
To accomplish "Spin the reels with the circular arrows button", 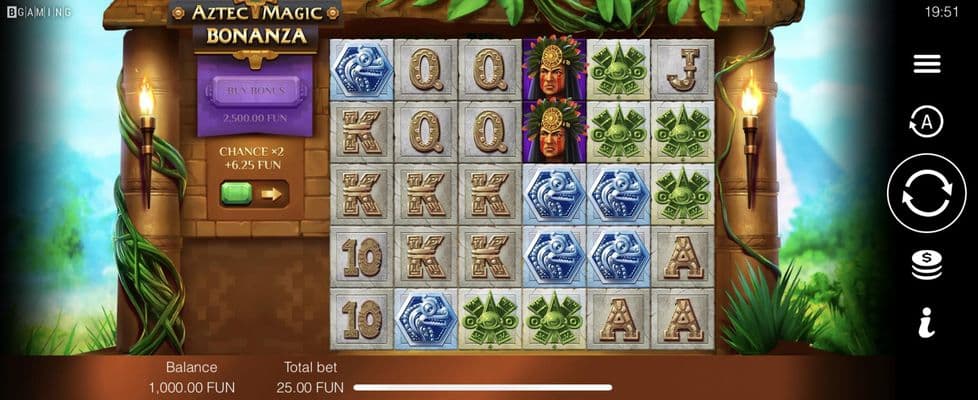I will pyautogui.click(x=926, y=193).
